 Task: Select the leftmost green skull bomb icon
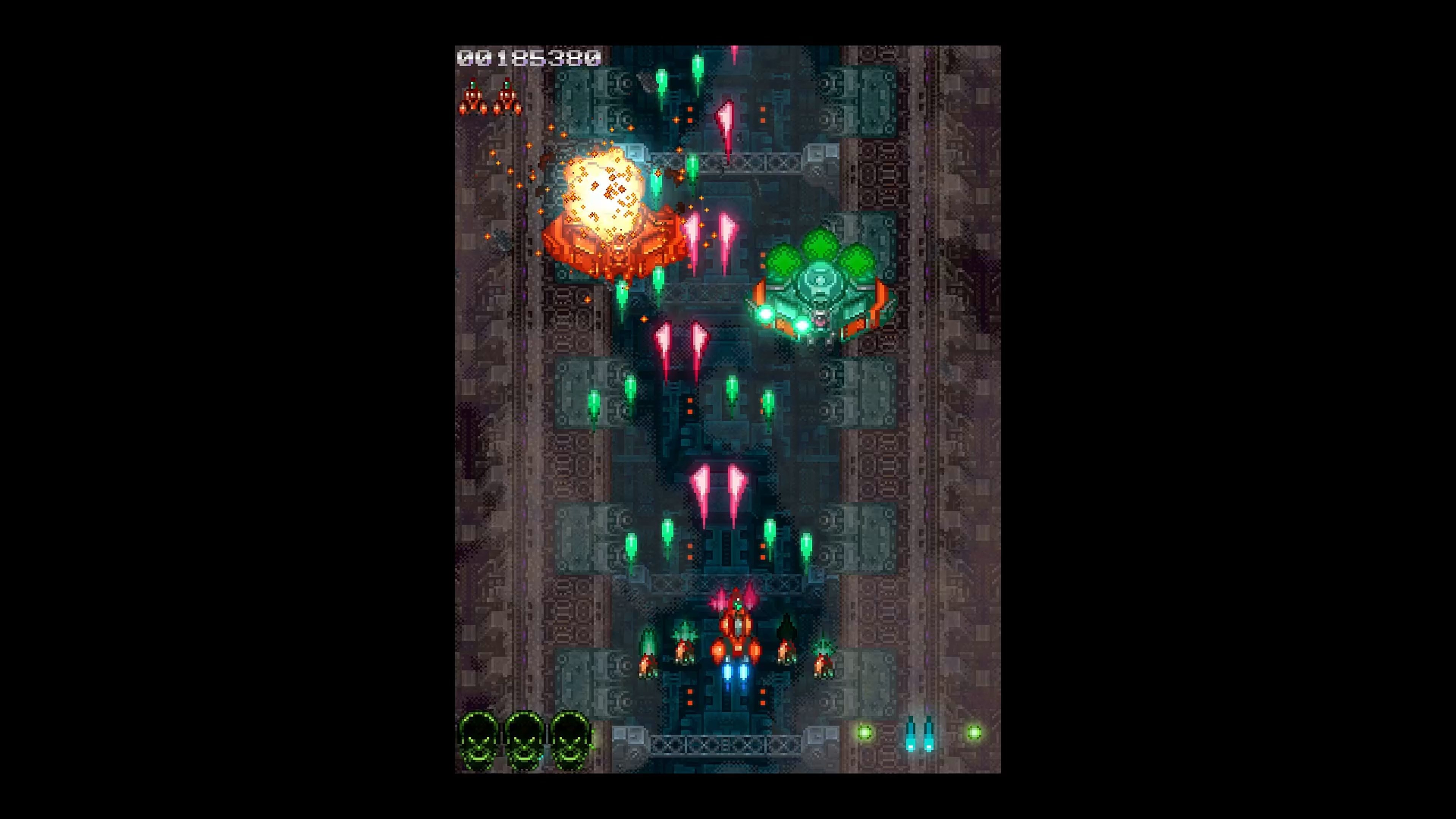point(478,741)
